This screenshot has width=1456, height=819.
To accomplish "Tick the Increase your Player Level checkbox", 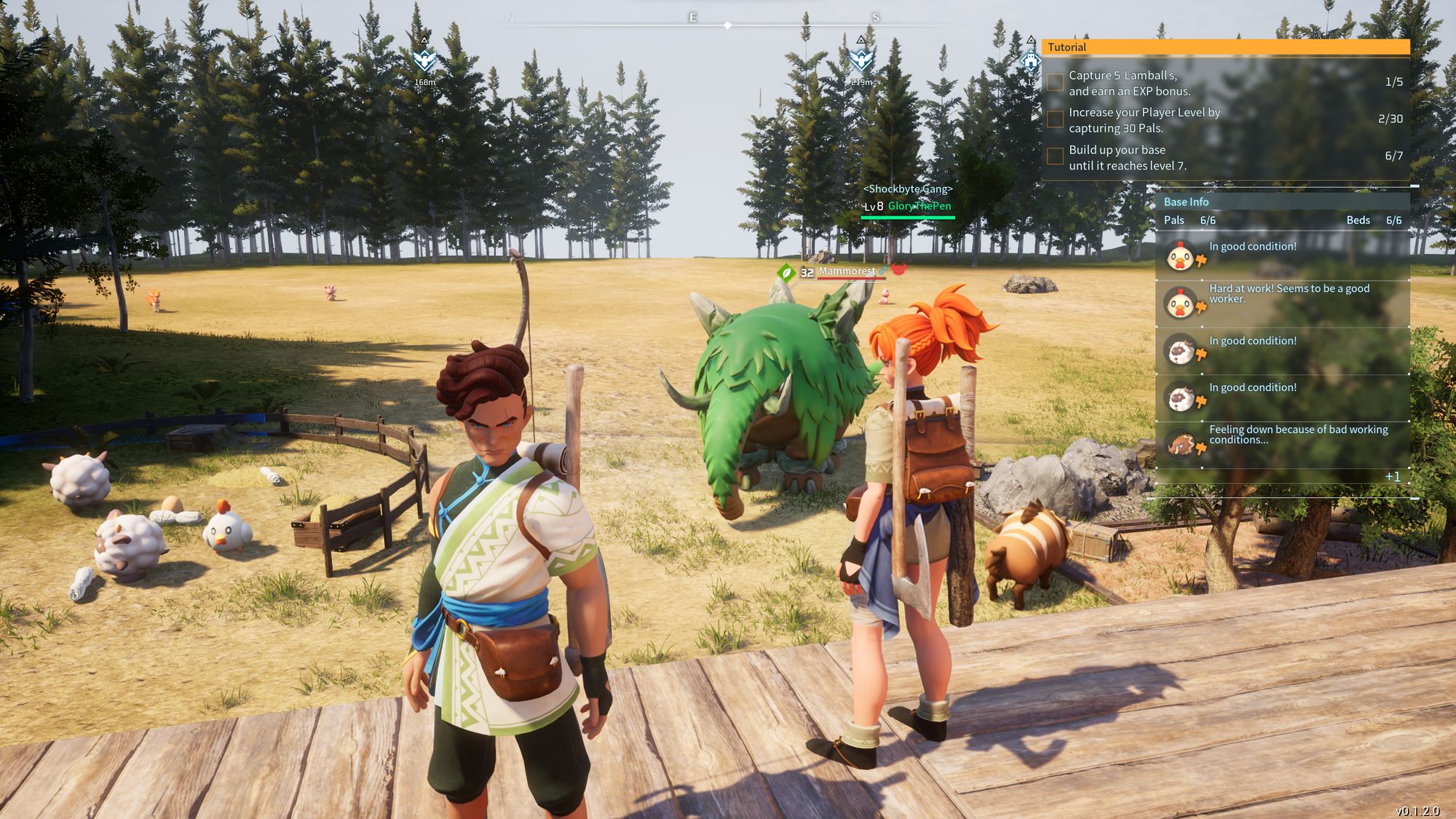I will point(1055,119).
